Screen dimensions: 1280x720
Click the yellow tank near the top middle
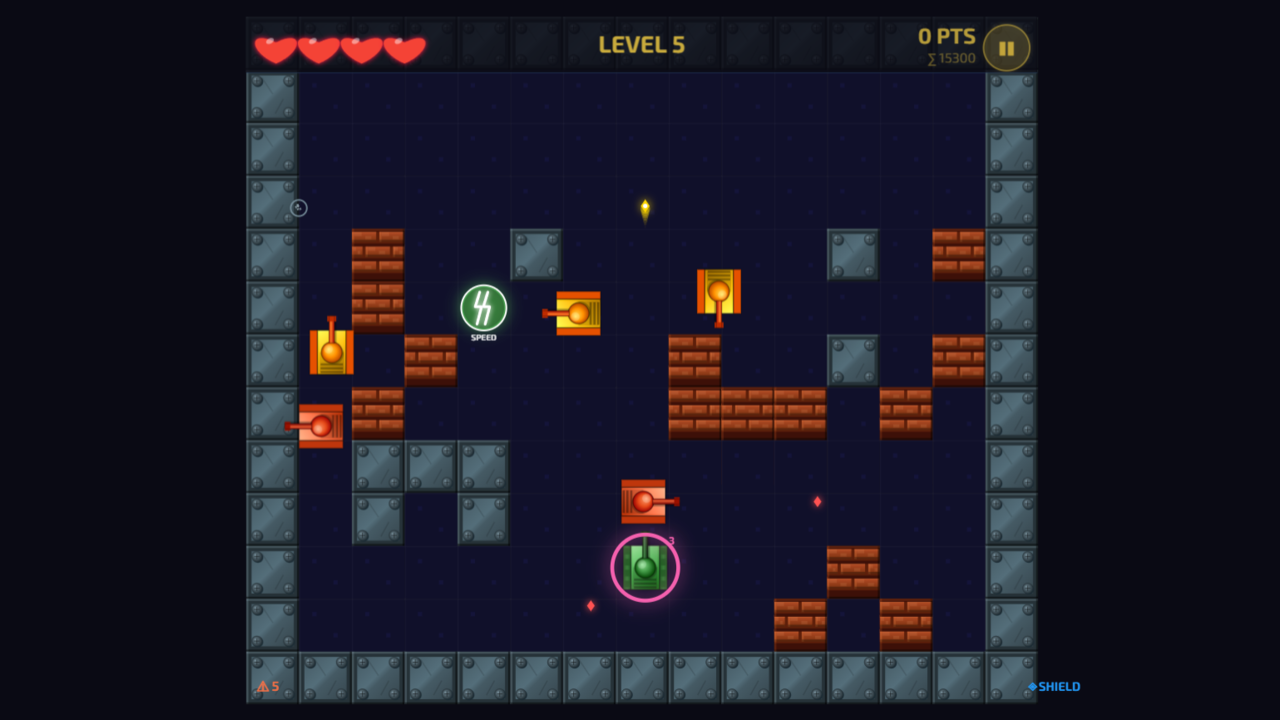pyautogui.click(x=718, y=292)
